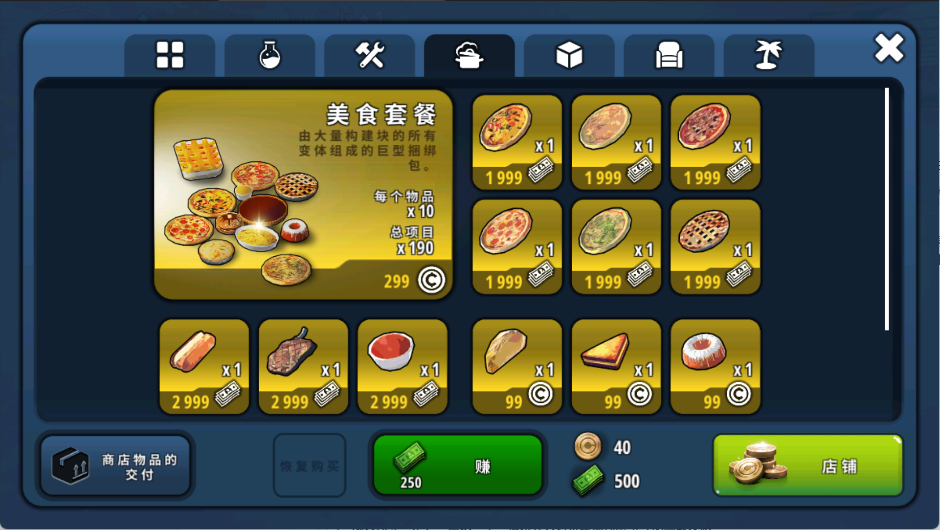
Task: Open the armchair furniture tab
Action: [669, 56]
